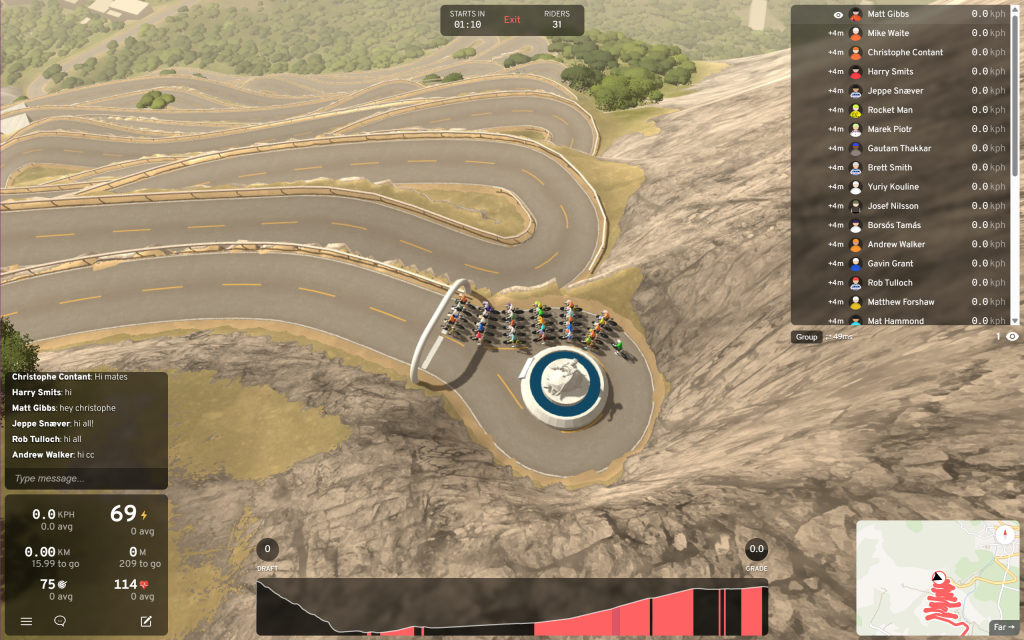
Task: Switch minimap zoom with the Far button
Action: click(1001, 627)
